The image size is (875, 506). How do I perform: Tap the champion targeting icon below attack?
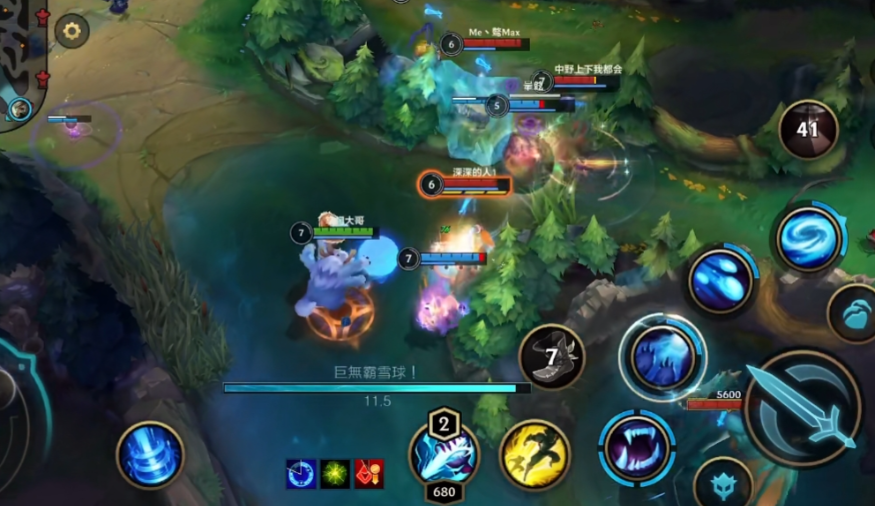point(723,484)
